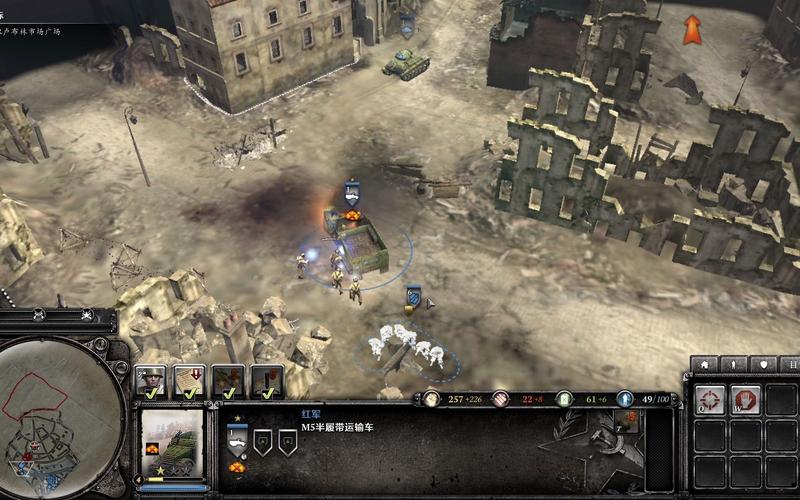Switch to the soldier figure command tab
Viewport: 800px width, 500px height.
(734, 365)
